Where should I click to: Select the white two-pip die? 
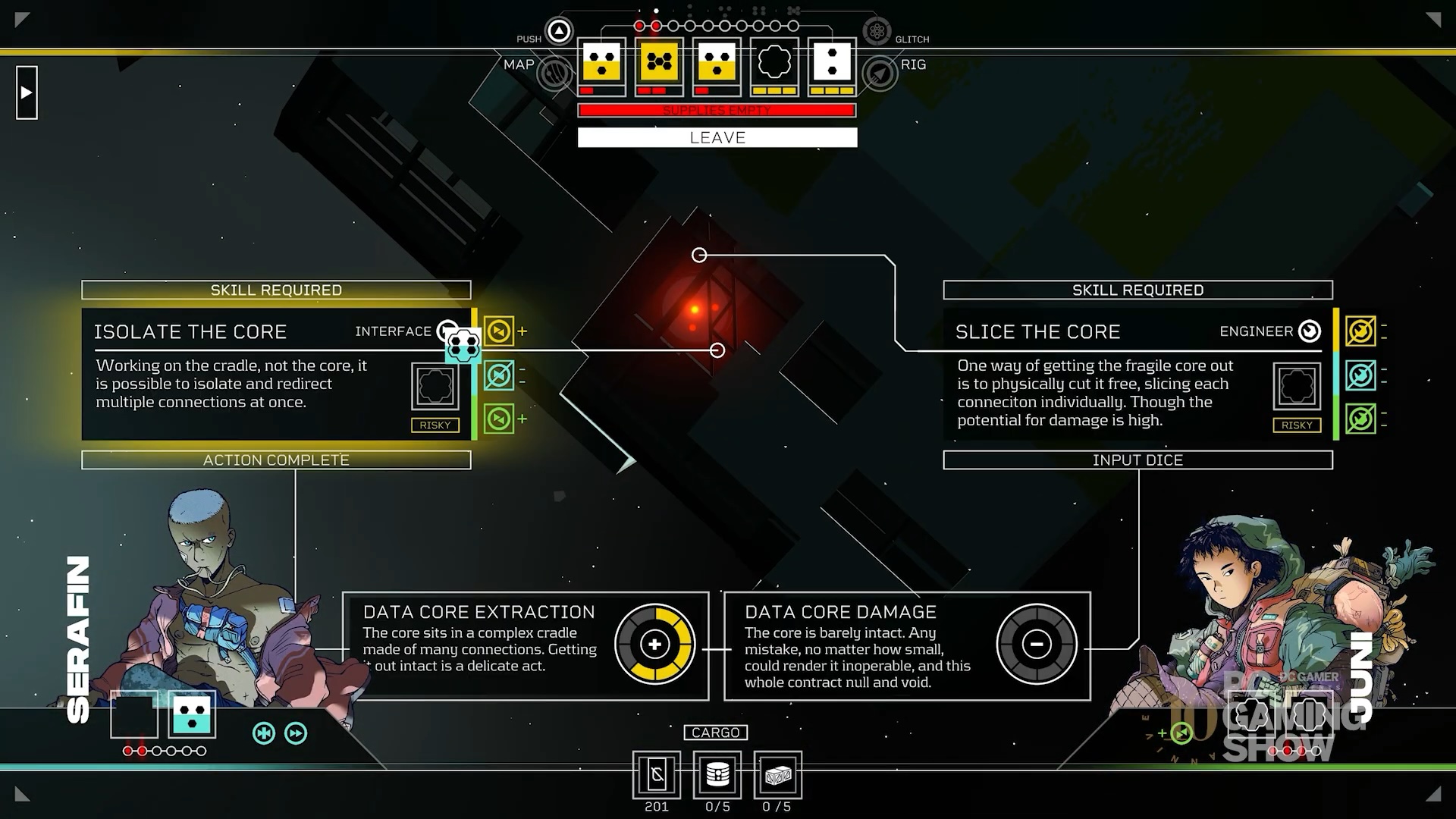point(832,62)
